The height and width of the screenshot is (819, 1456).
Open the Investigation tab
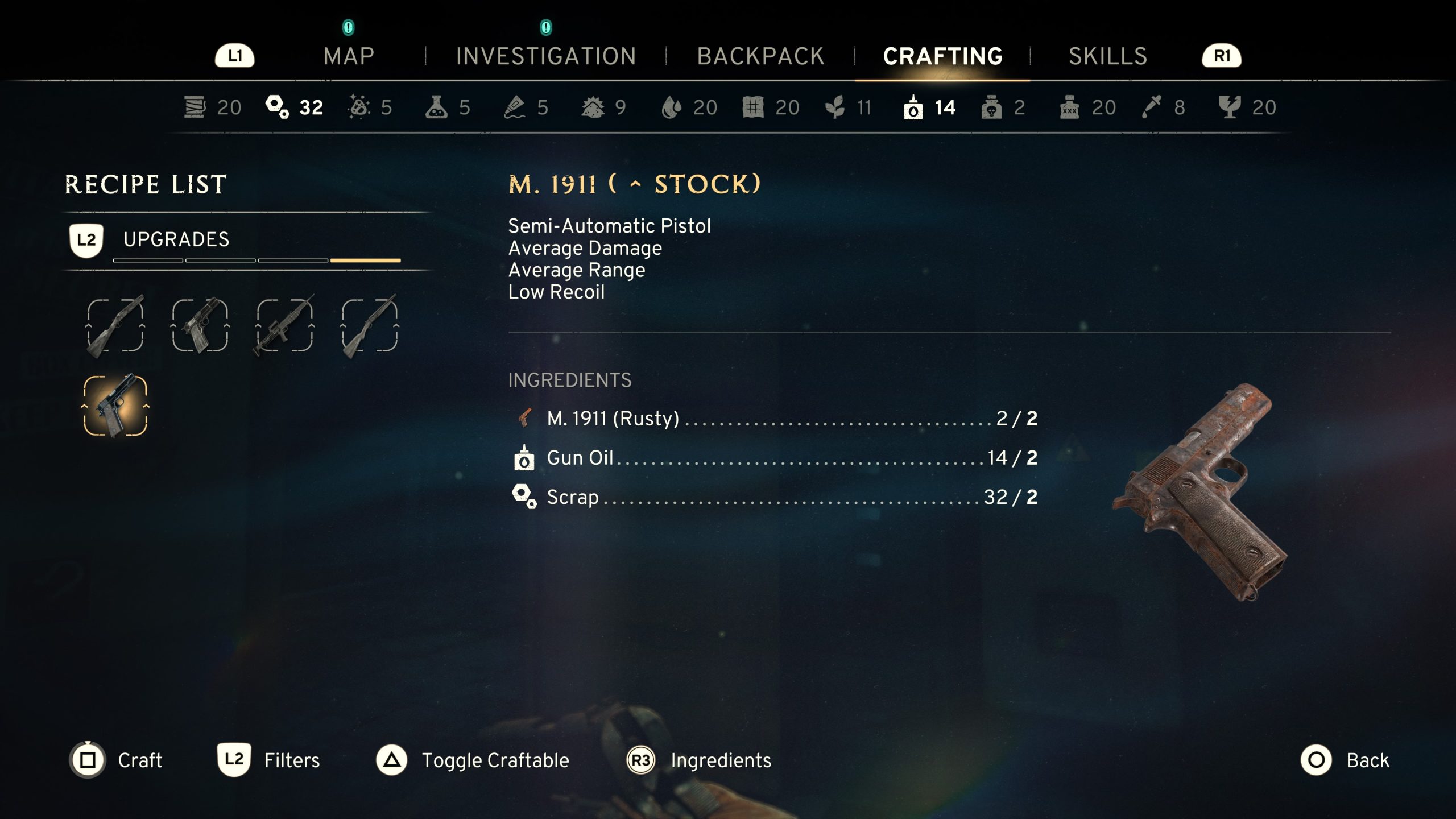tap(546, 56)
